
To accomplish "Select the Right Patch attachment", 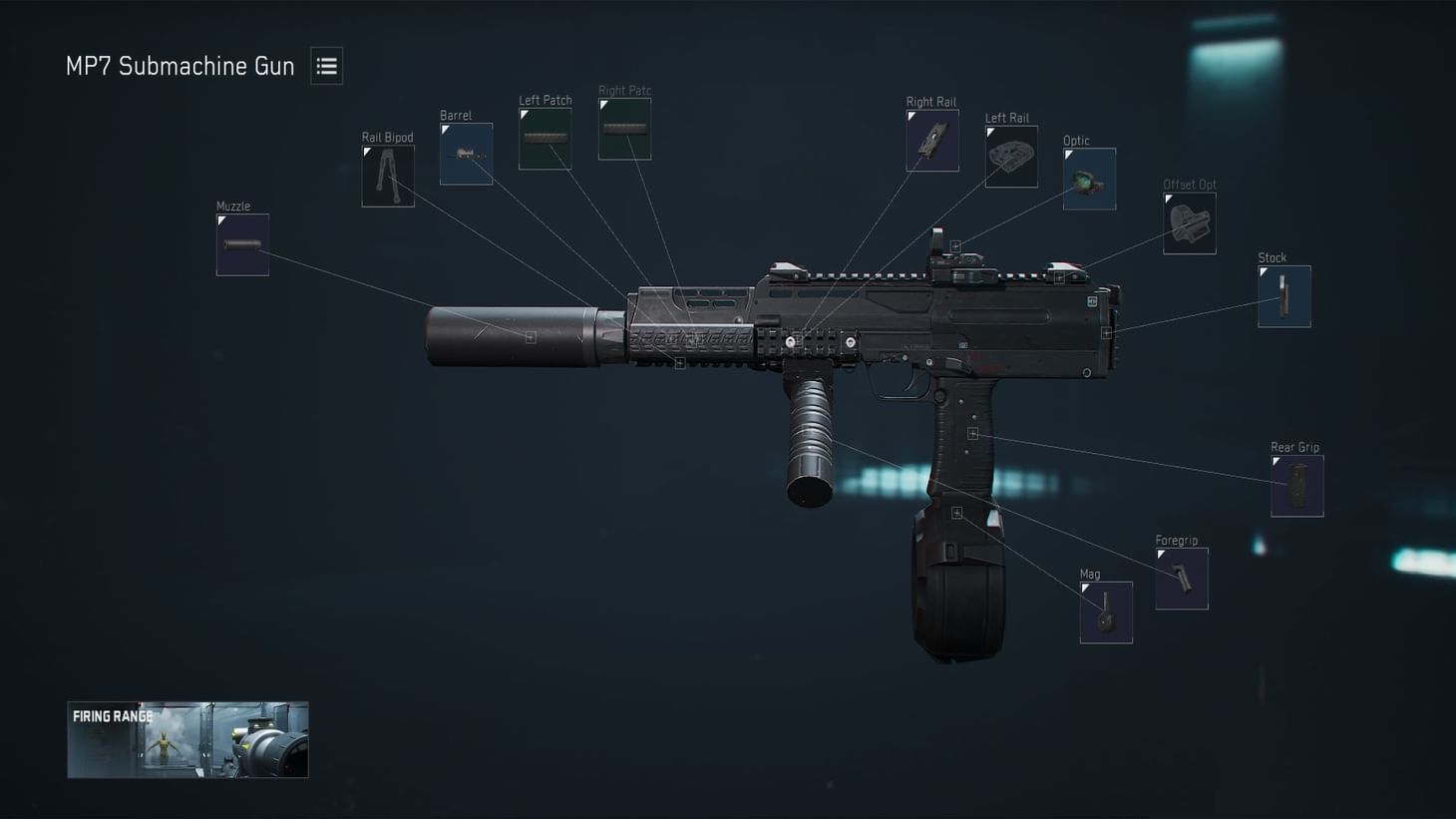I will point(623,128).
